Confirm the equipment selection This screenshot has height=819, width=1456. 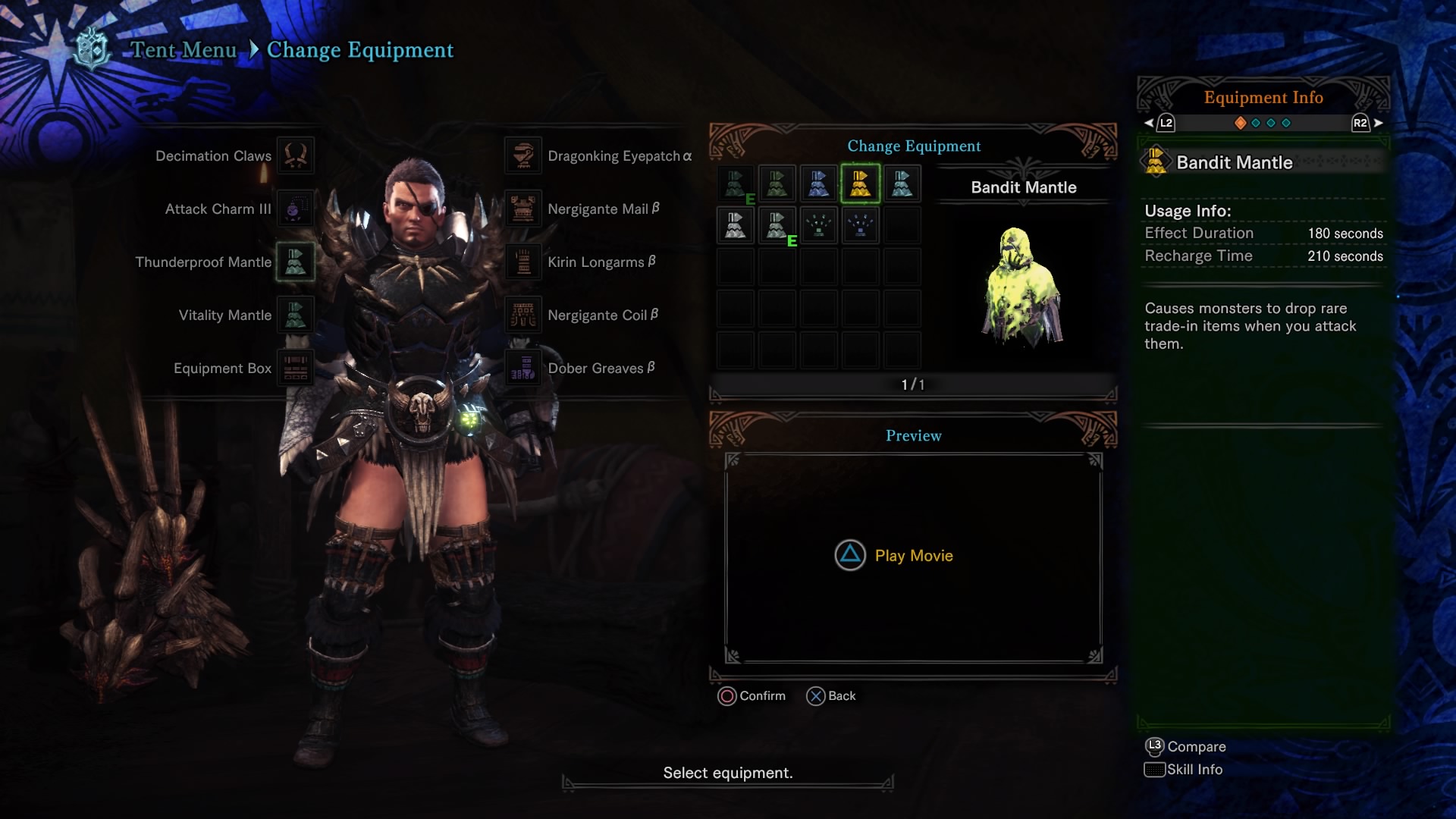point(752,696)
